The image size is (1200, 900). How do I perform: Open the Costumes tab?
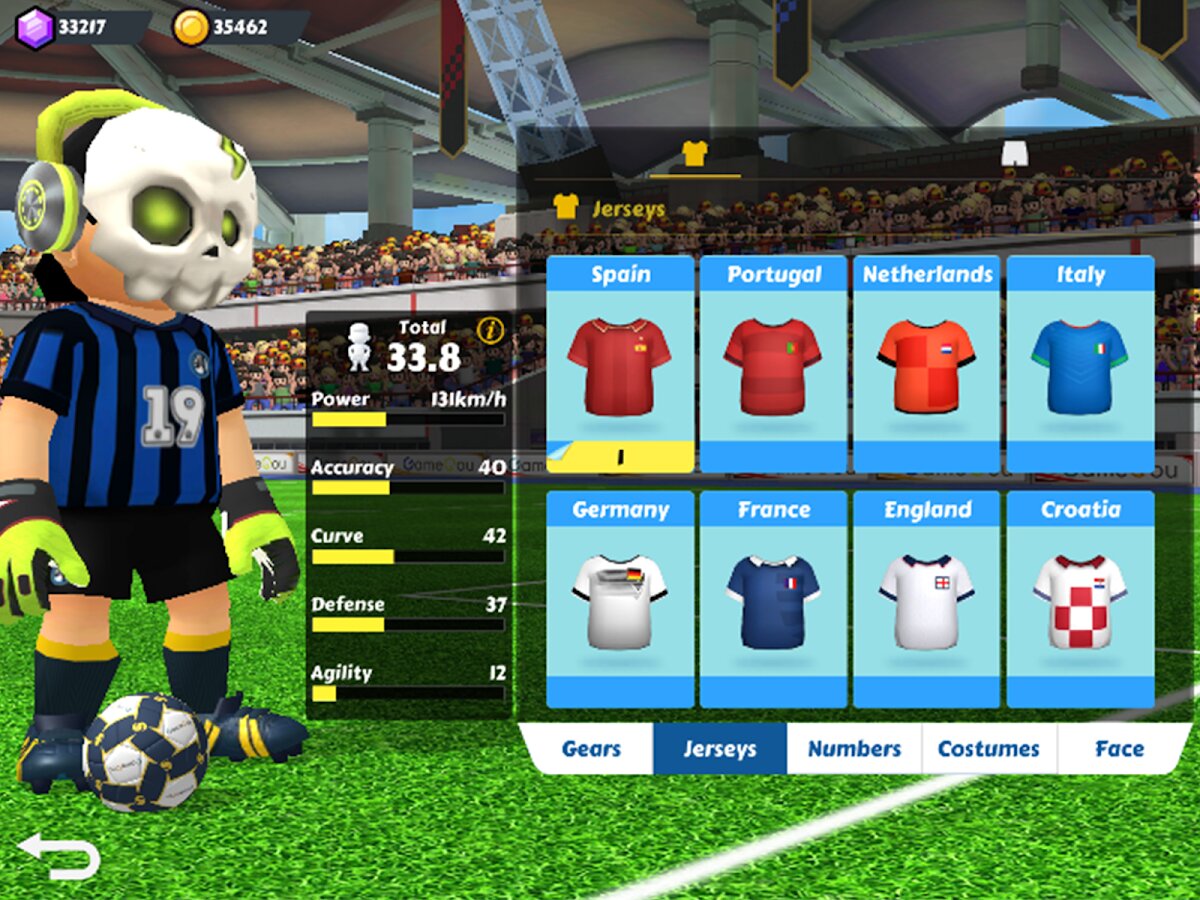pyautogui.click(x=988, y=749)
